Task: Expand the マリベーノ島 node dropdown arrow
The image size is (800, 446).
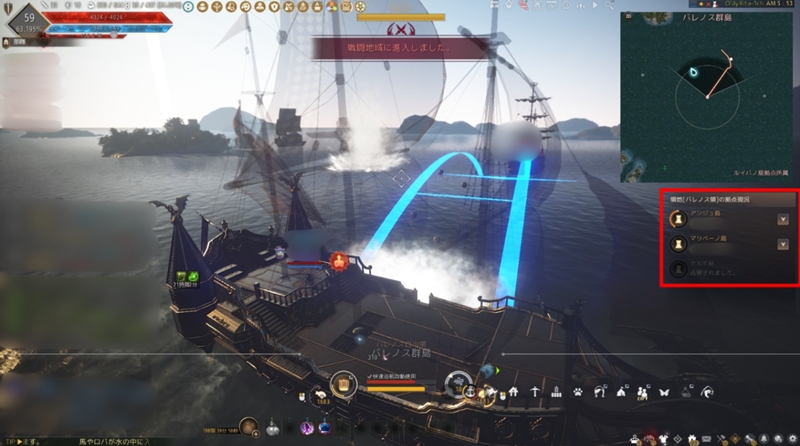Action: (783, 243)
